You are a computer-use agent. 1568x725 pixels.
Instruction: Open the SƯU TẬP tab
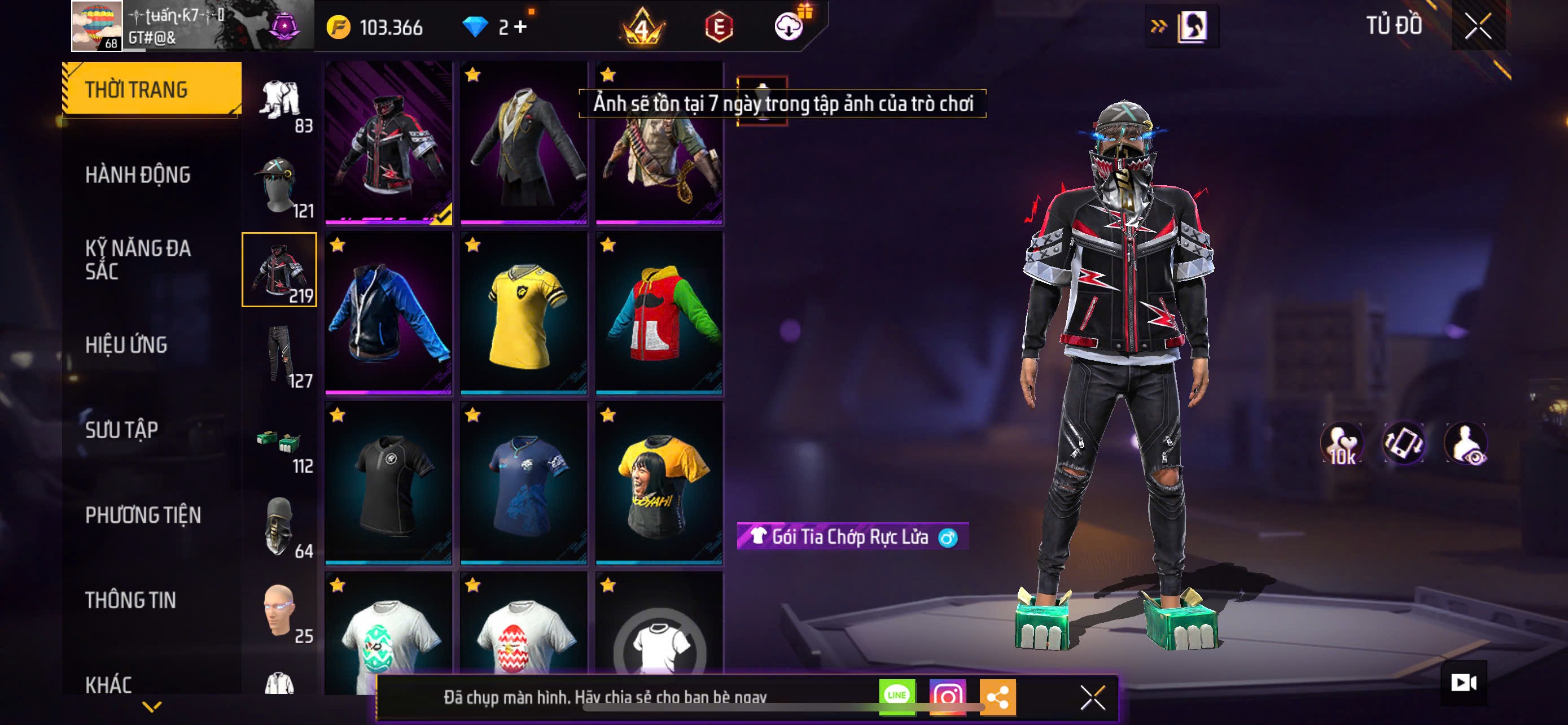tap(122, 430)
